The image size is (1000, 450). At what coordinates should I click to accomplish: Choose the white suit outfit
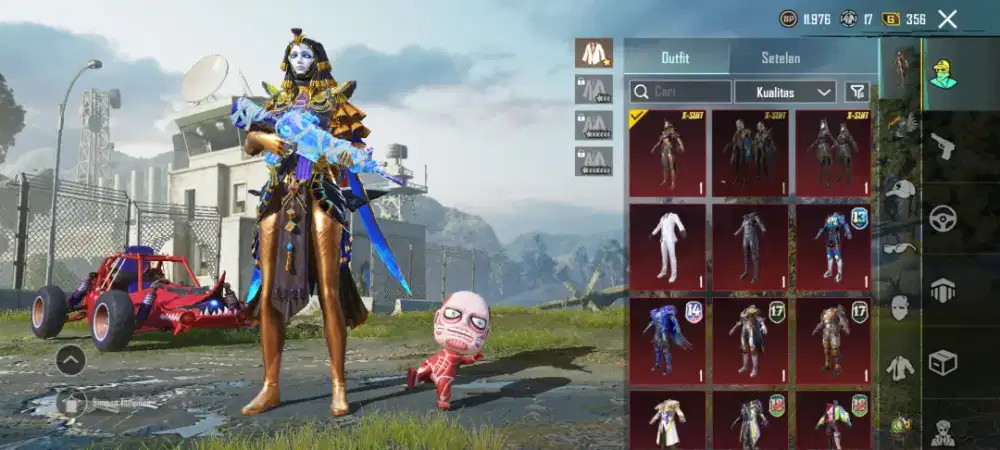point(667,246)
